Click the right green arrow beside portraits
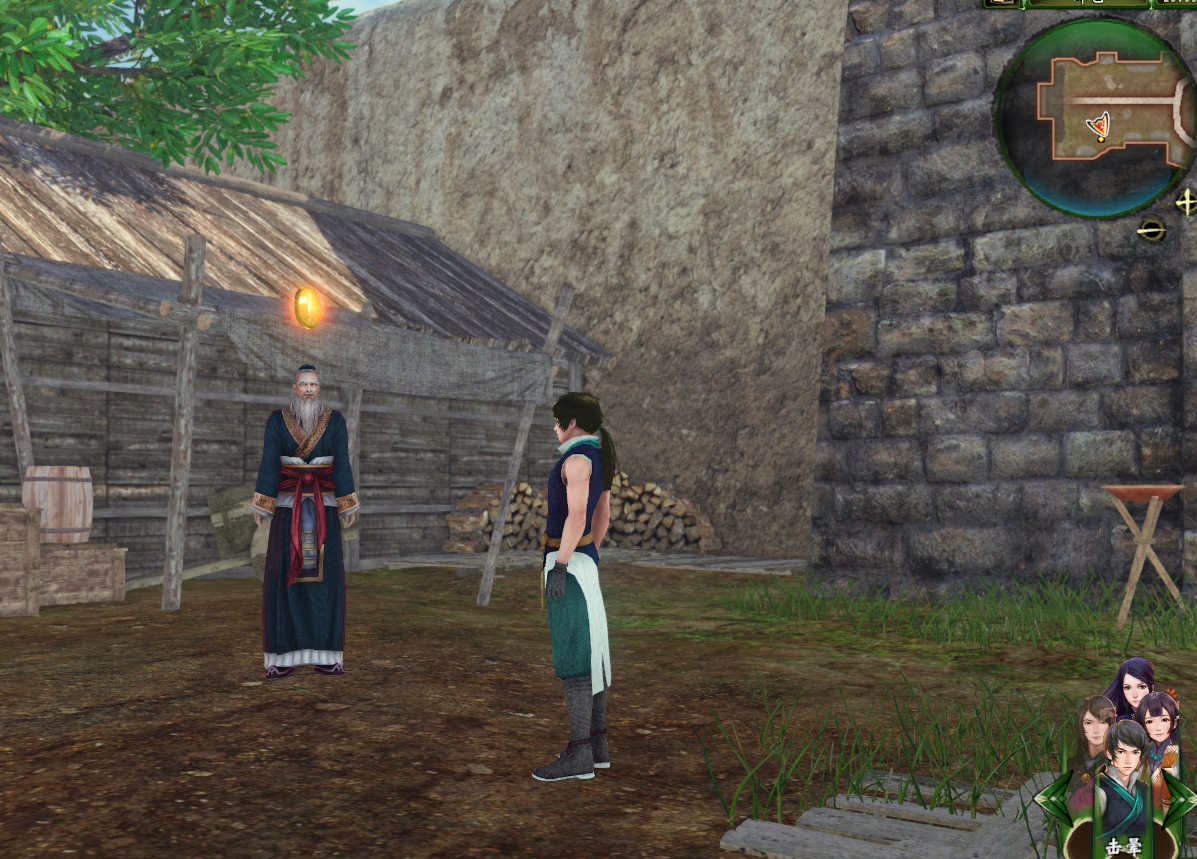The height and width of the screenshot is (859, 1197). point(1178,800)
